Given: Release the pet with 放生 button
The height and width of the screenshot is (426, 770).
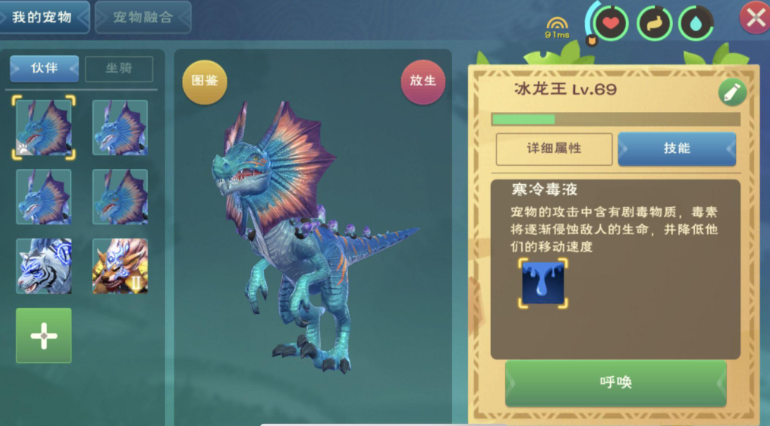Looking at the screenshot, I should point(423,82).
